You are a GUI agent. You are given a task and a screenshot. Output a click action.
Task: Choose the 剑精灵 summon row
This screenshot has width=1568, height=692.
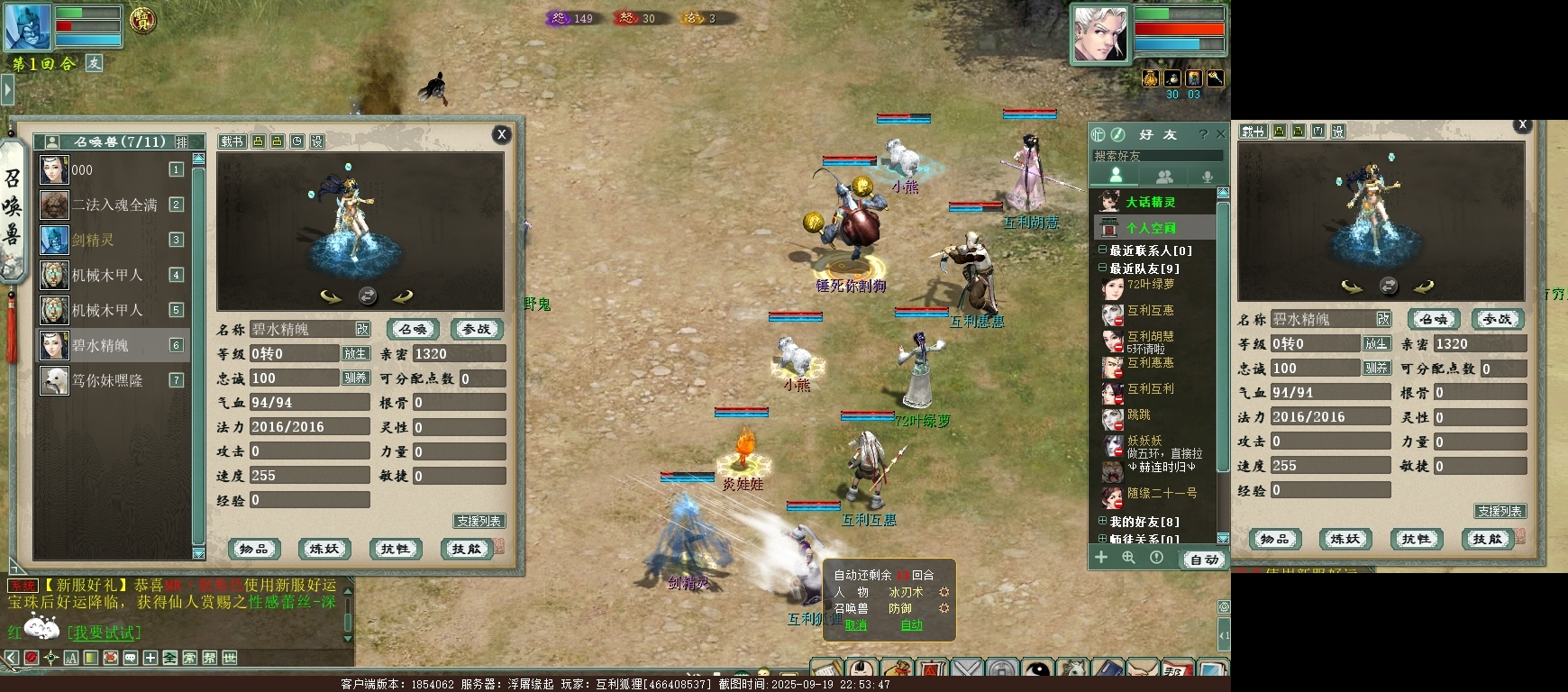(93, 240)
